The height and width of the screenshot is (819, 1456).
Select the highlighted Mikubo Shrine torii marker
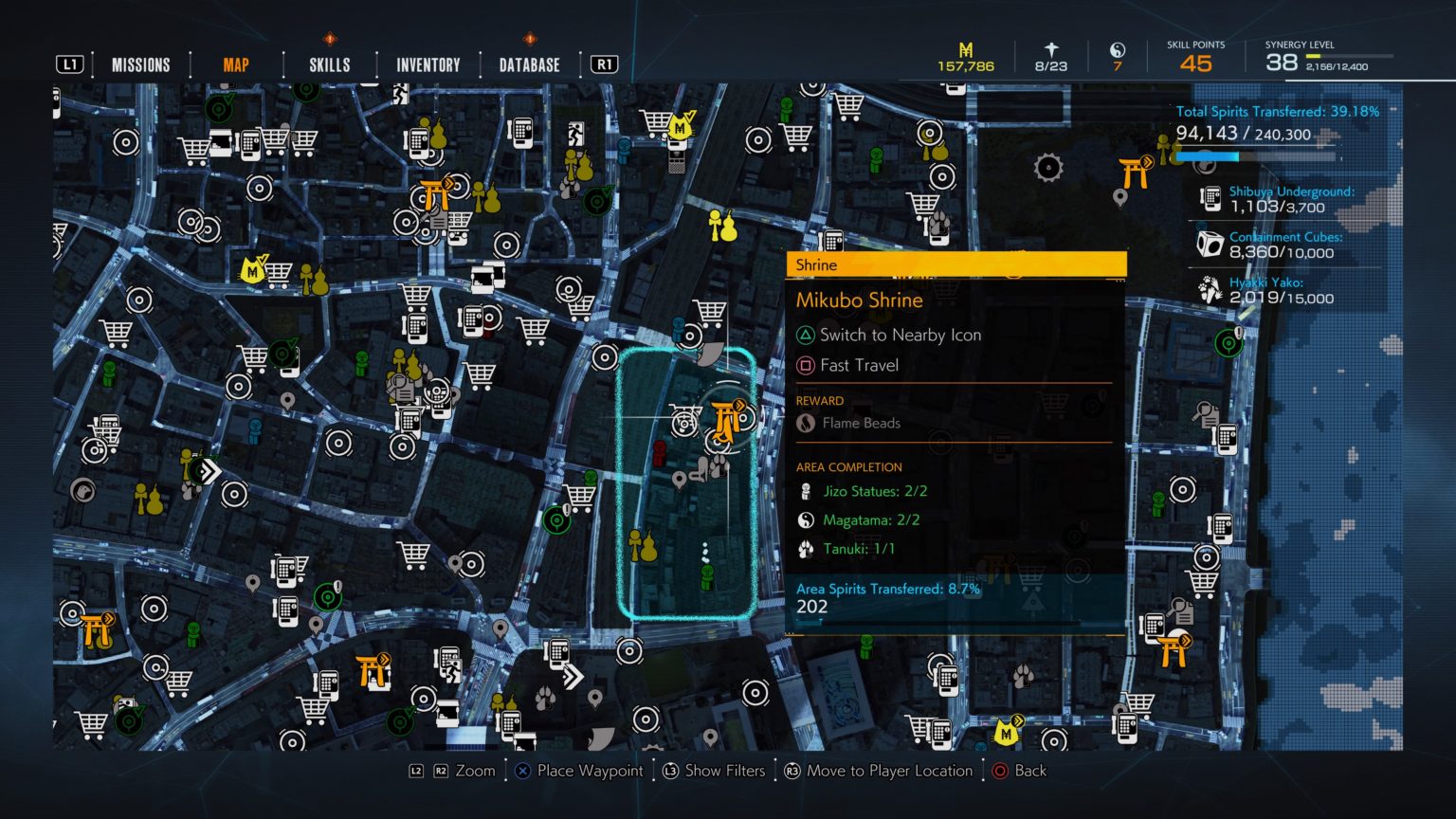click(x=727, y=419)
